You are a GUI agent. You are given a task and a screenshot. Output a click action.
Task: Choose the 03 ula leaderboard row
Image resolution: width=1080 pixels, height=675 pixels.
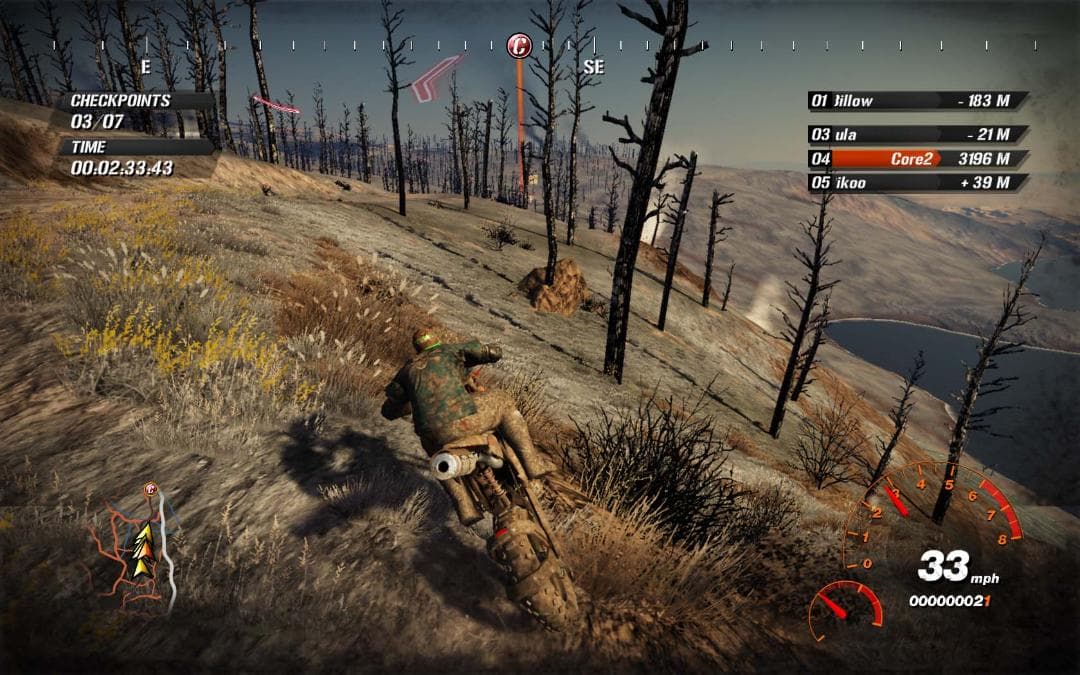[917, 134]
